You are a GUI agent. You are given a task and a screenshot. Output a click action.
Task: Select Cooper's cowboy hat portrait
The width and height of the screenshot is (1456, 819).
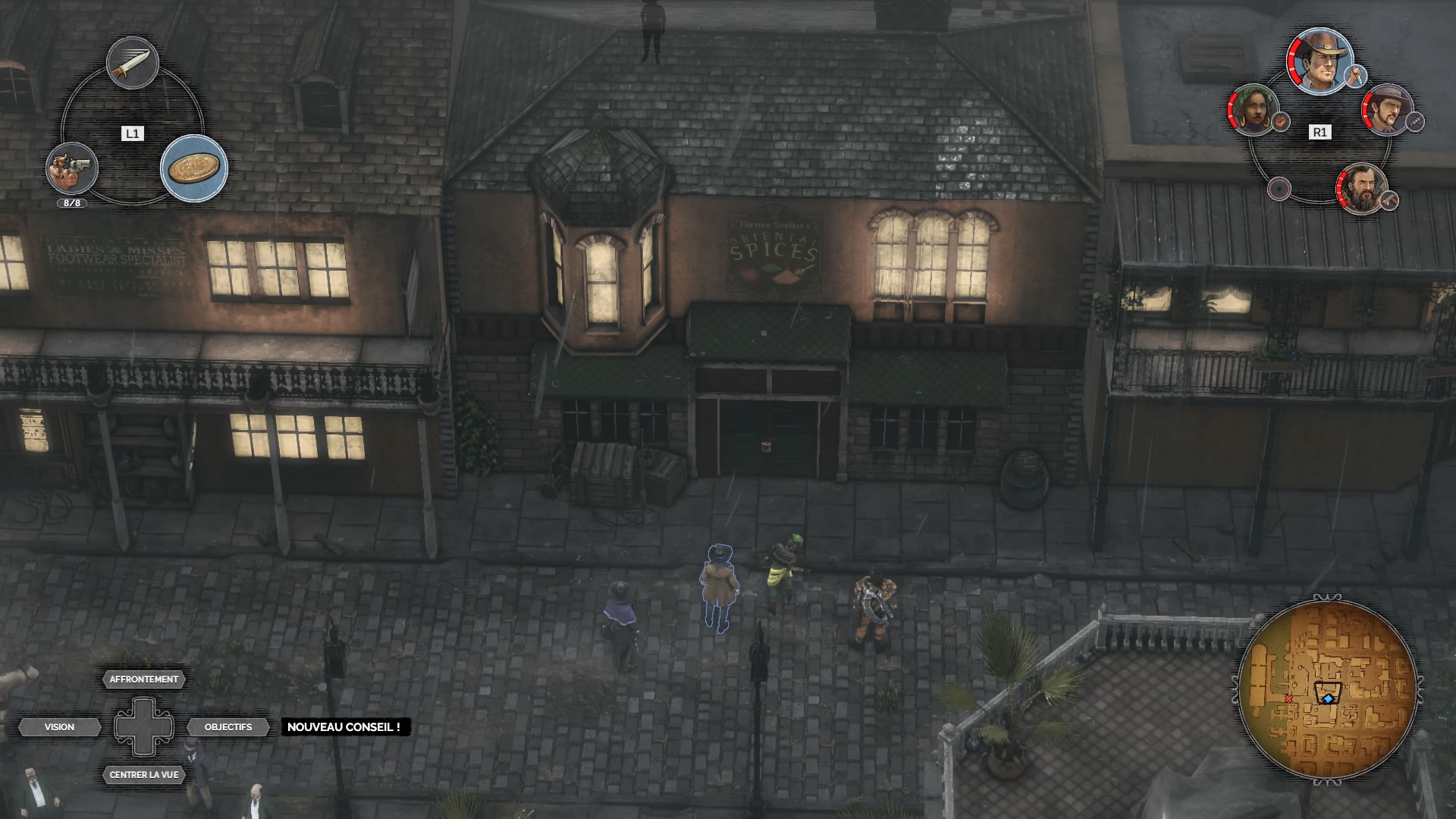pyautogui.click(x=1321, y=62)
